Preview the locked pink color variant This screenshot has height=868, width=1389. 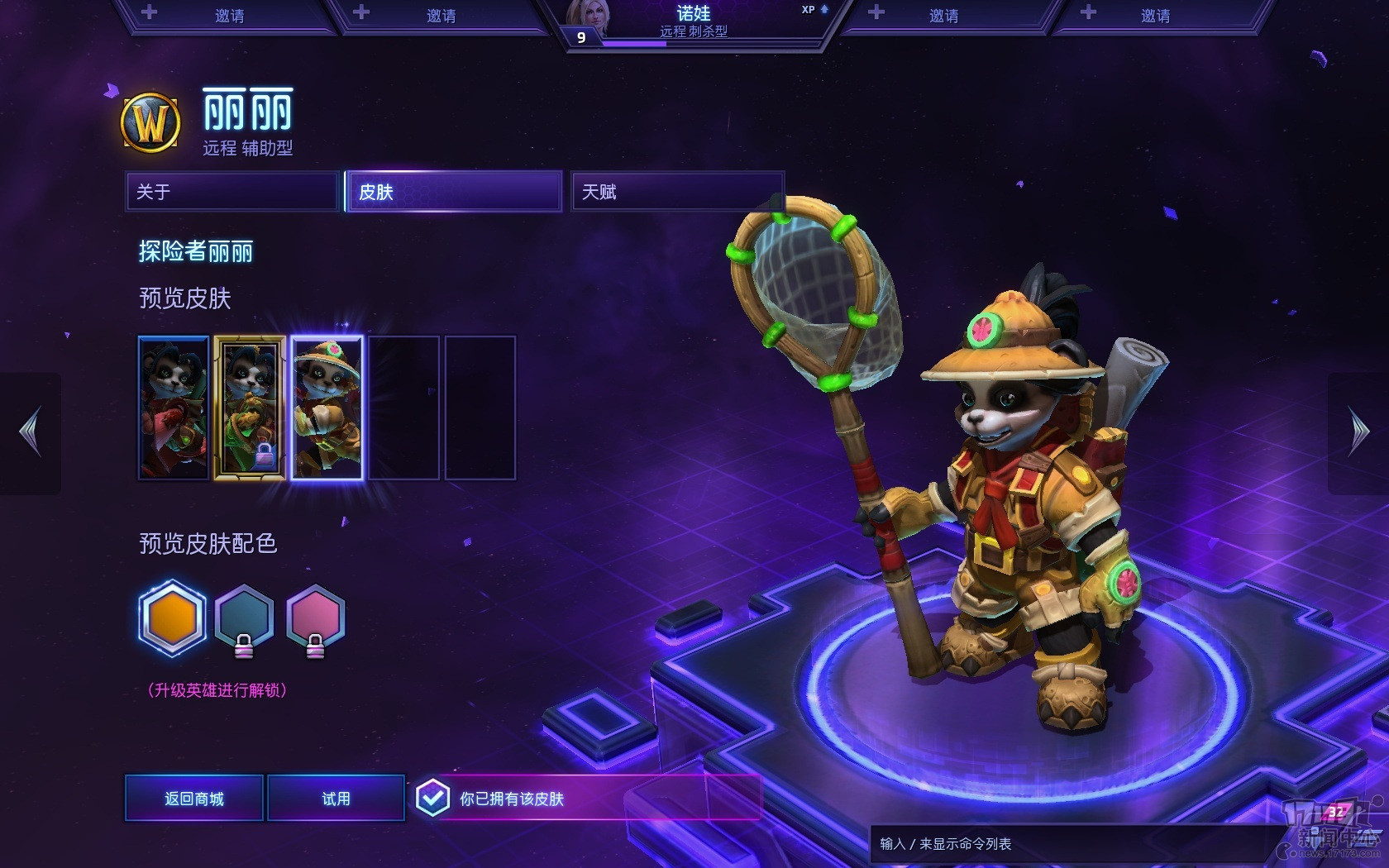pos(315,618)
